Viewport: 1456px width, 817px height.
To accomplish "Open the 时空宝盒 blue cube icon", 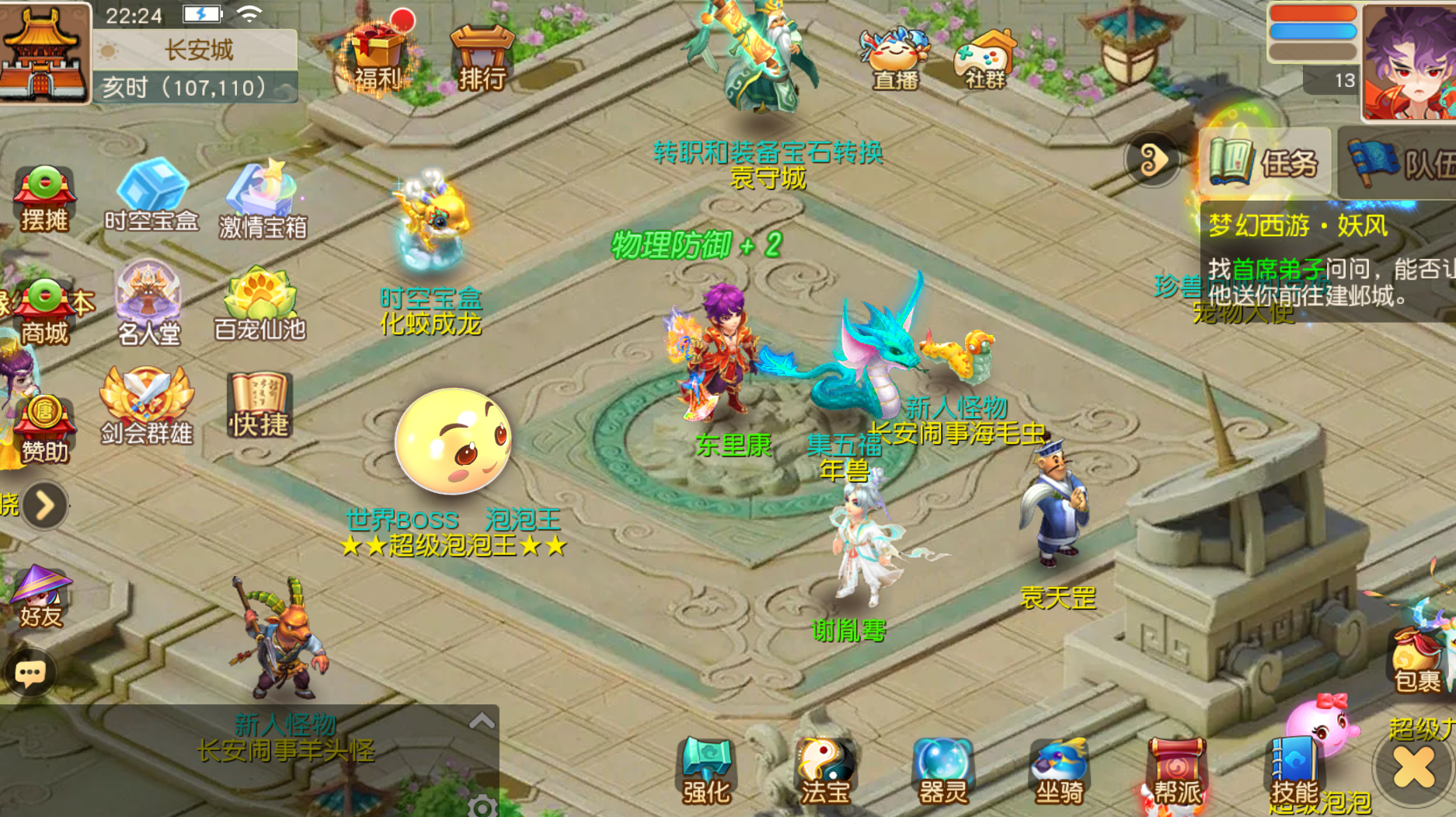I will coord(152,194).
